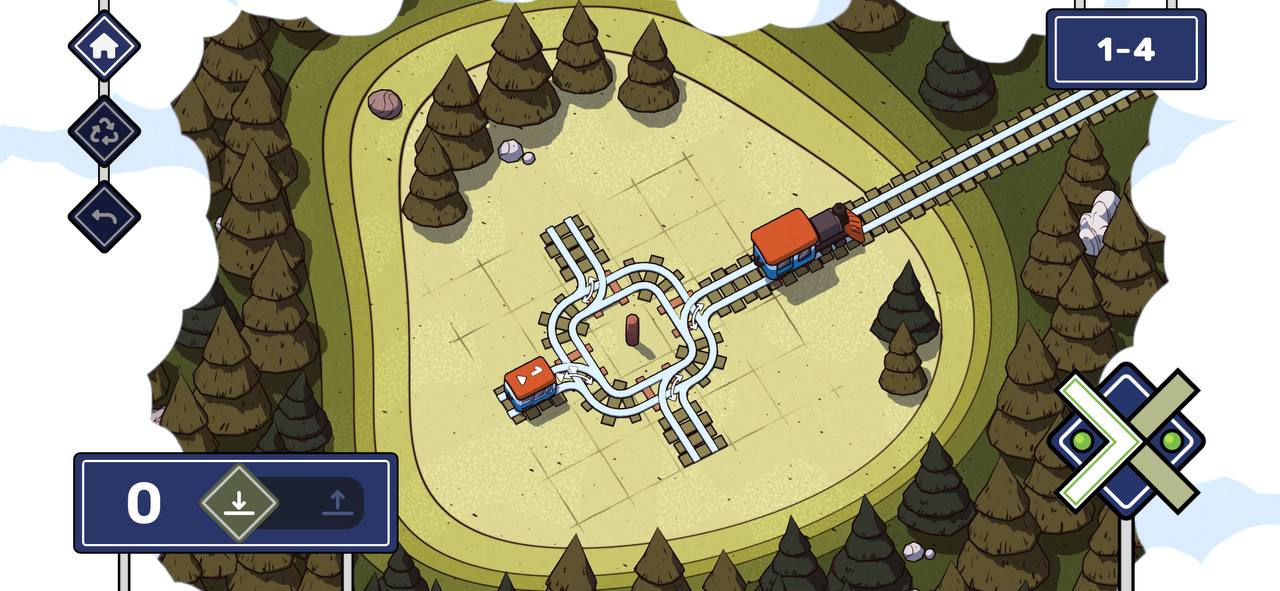Image resolution: width=1280 pixels, height=591 pixels.
Task: Start the train with the railroad crossing button
Action: 1127,440
